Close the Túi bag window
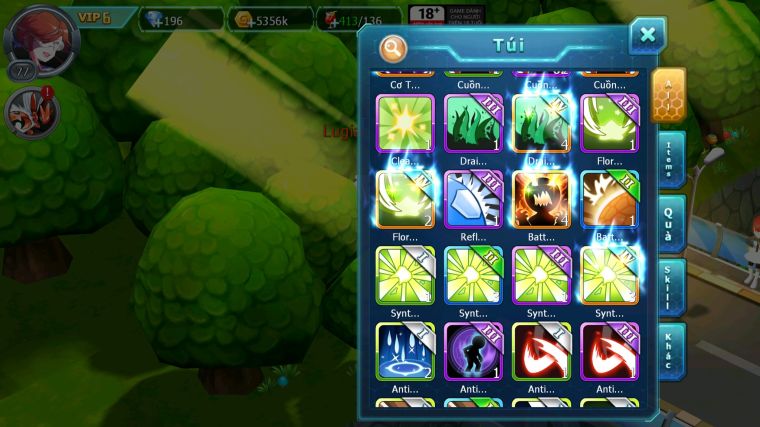The width and height of the screenshot is (760, 427). coord(647,36)
